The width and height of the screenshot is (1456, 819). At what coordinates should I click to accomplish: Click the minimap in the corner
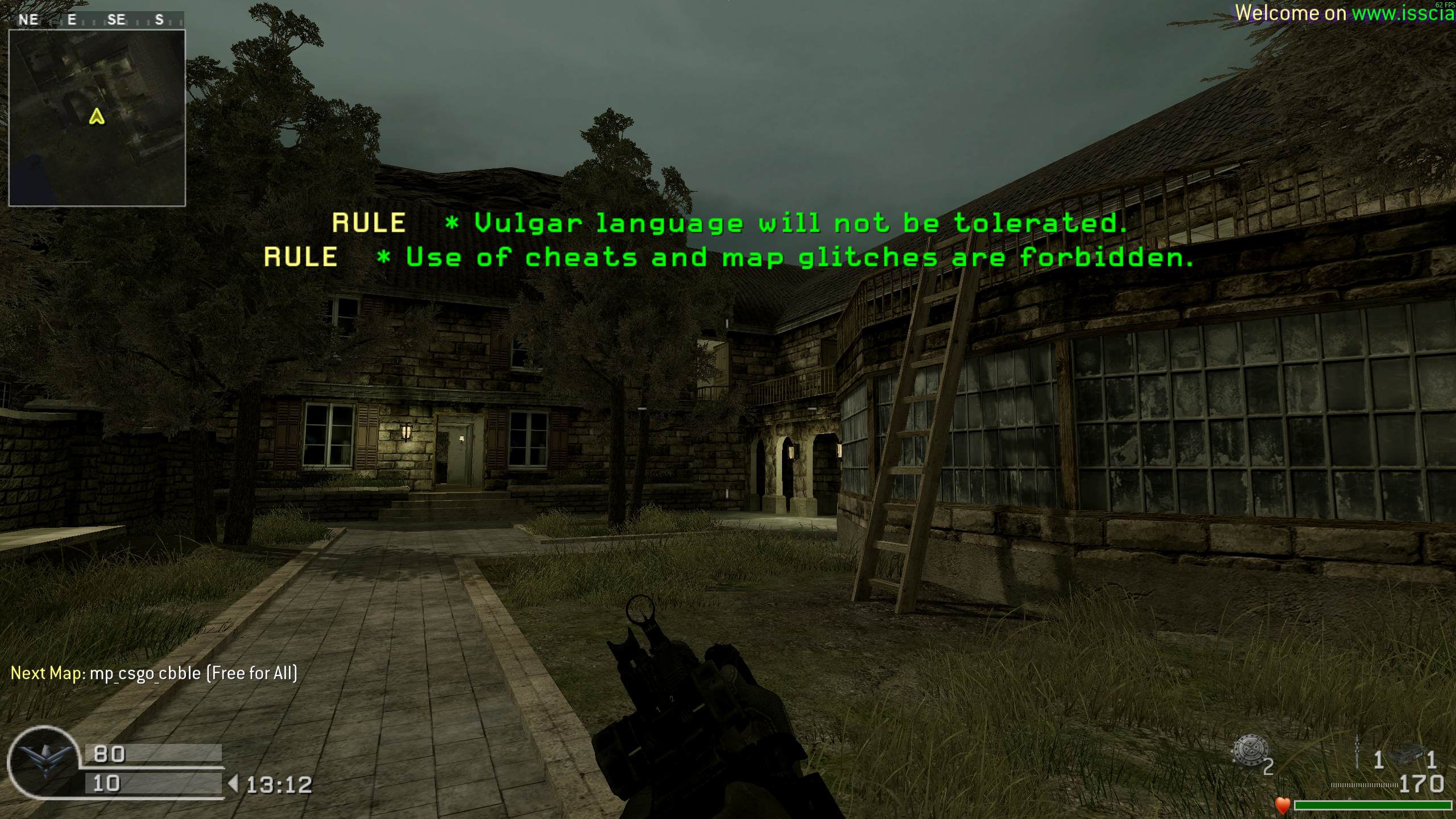(x=97, y=118)
